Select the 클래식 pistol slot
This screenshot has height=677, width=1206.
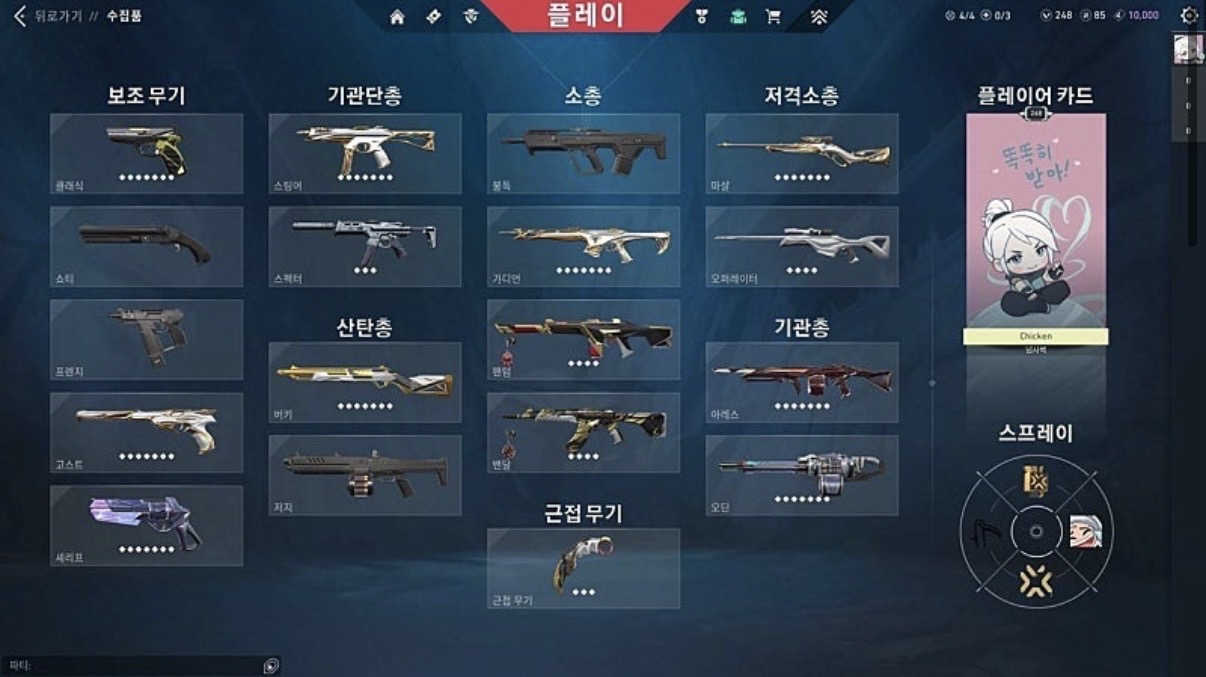pyautogui.click(x=146, y=153)
